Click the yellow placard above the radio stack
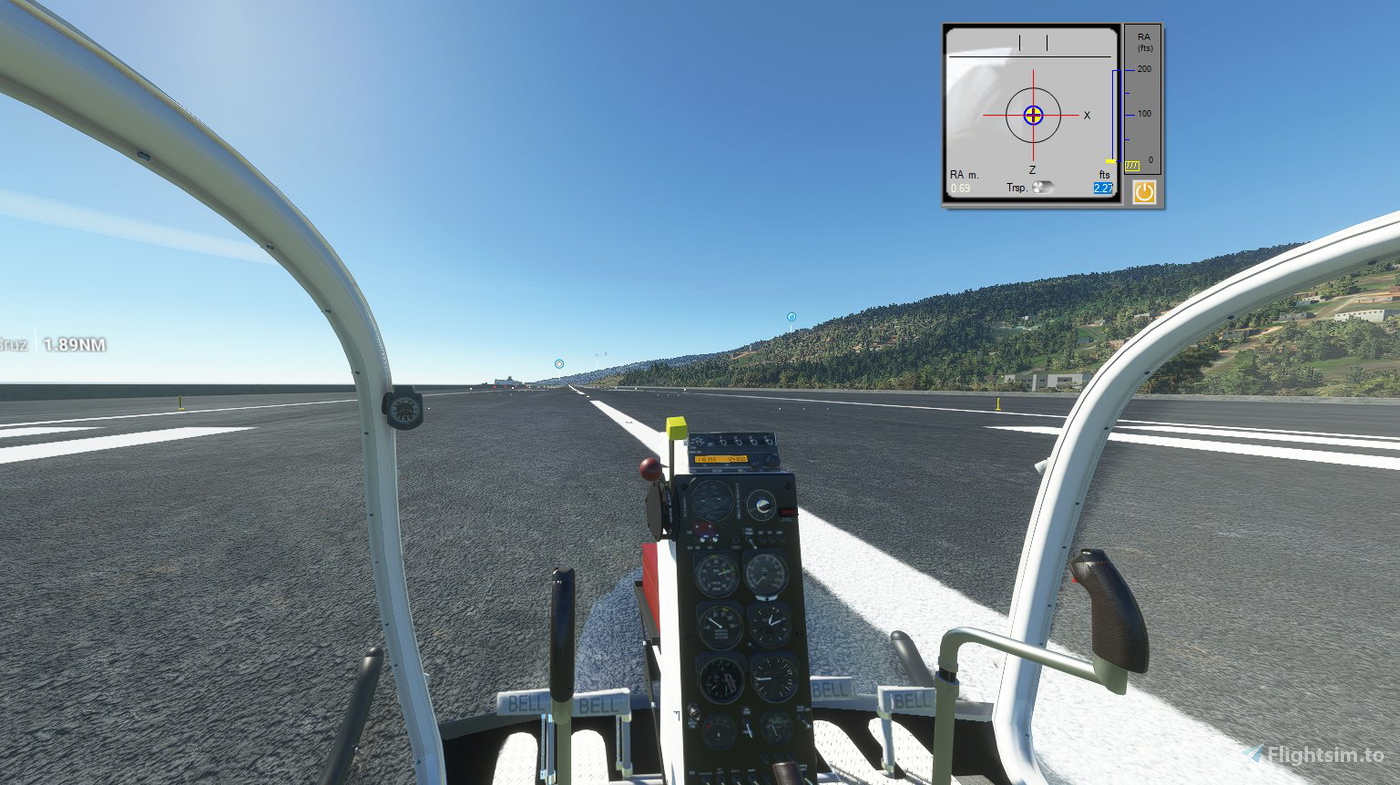This screenshot has height=785, width=1400. pyautogui.click(x=676, y=429)
